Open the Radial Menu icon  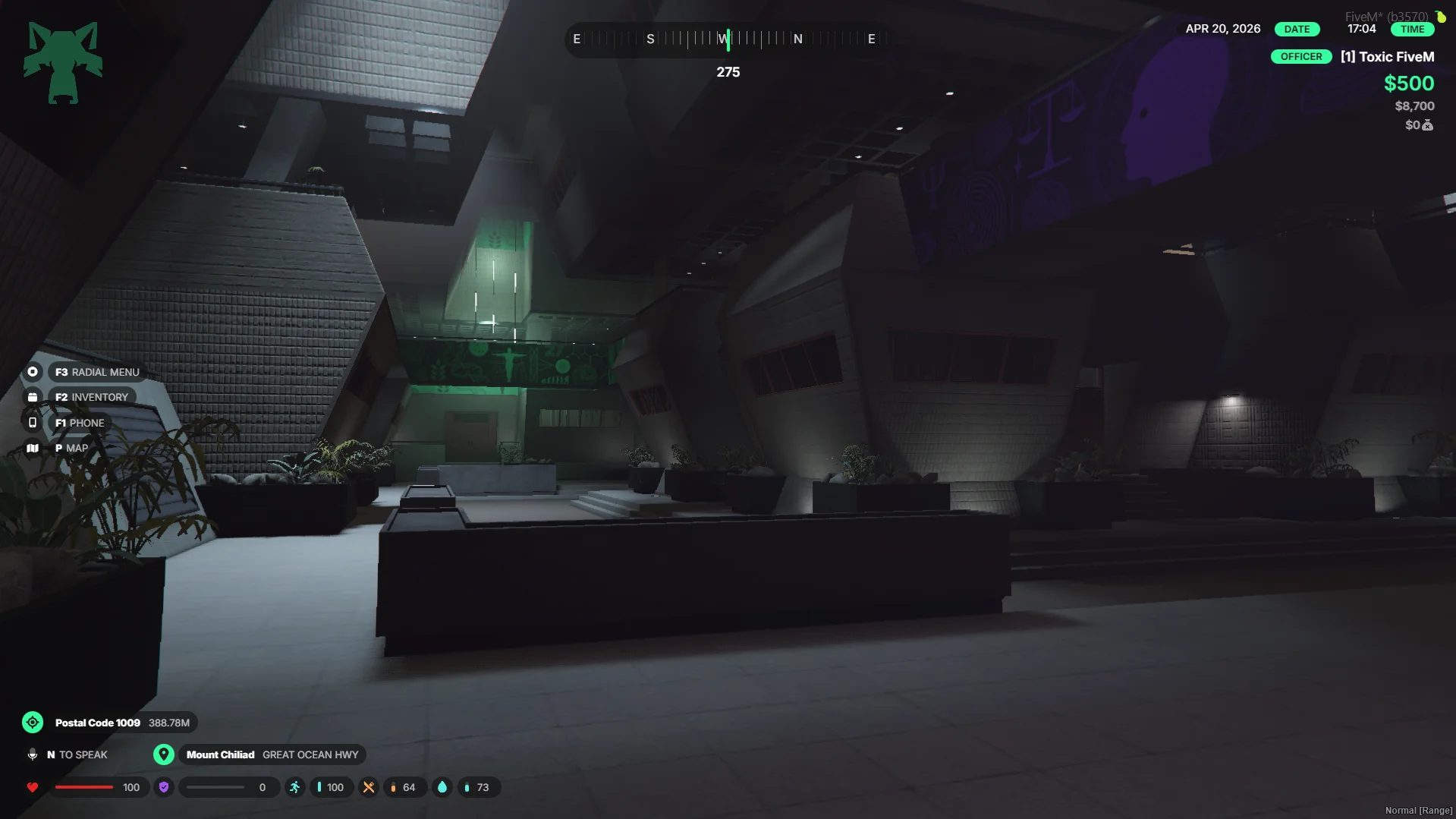point(33,372)
